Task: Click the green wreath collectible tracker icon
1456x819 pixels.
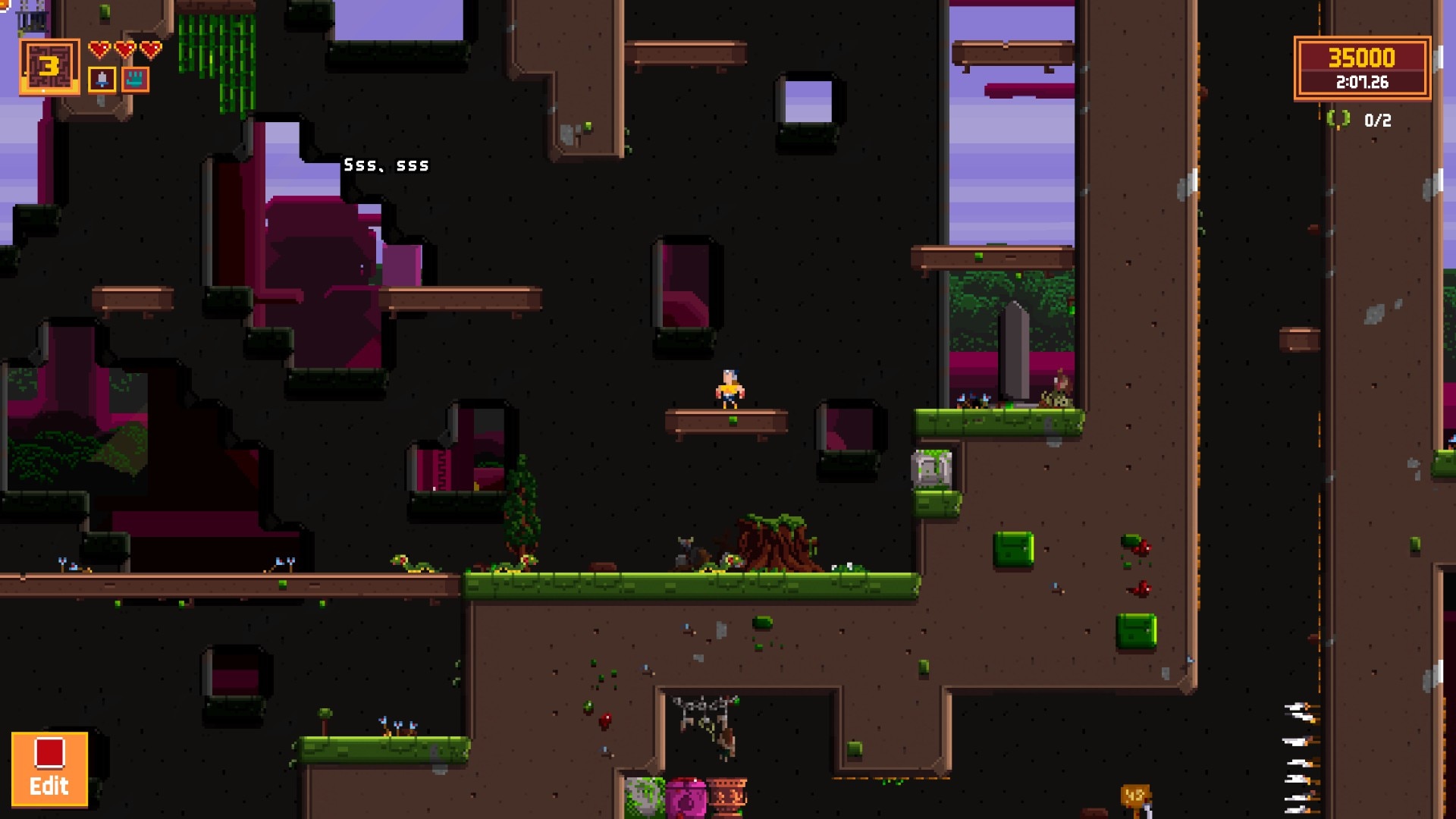Action: coord(1338,119)
